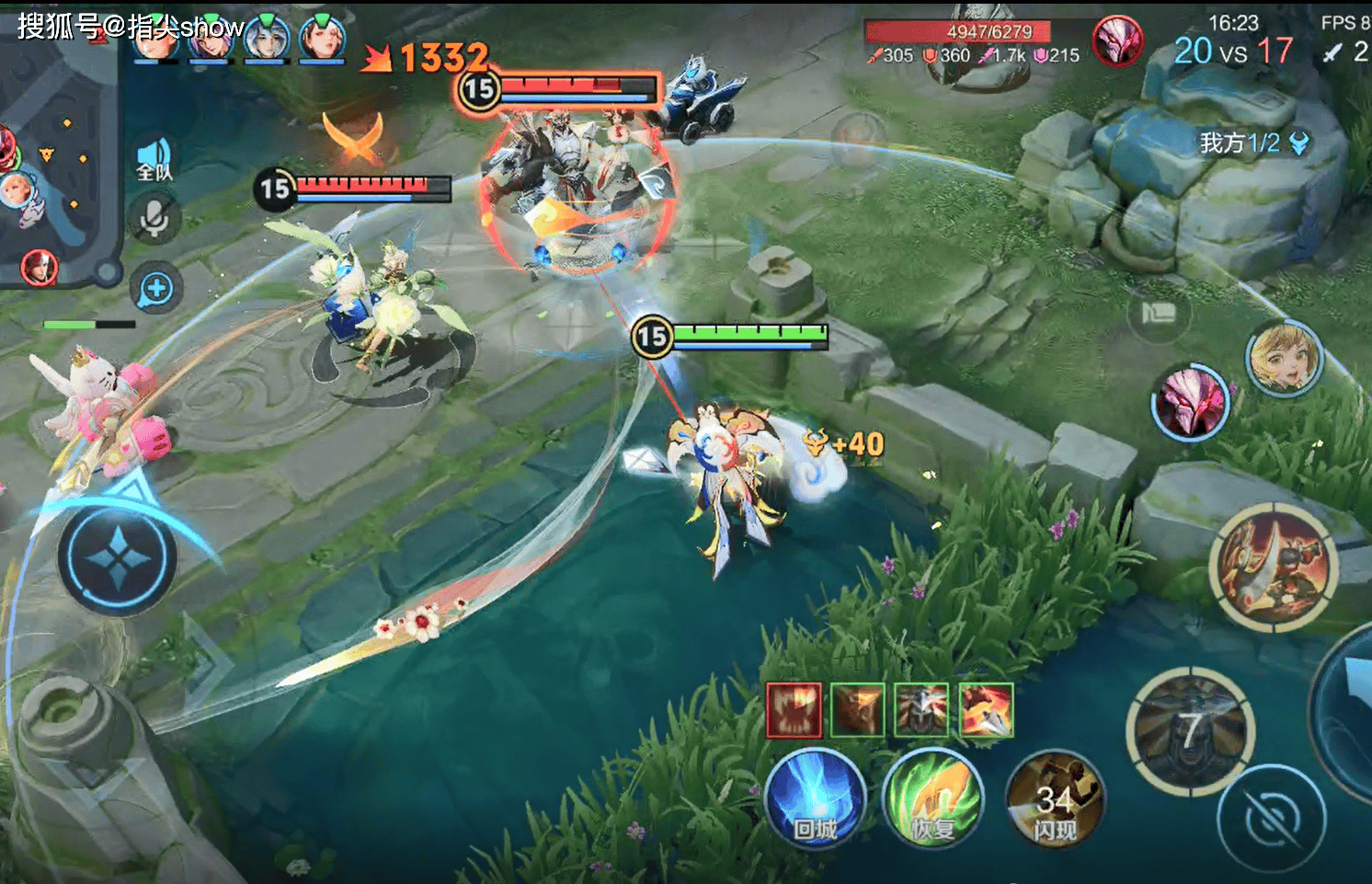Select the red-bordered fang icon
Image resolution: width=1372 pixels, height=884 pixels.
tap(794, 710)
